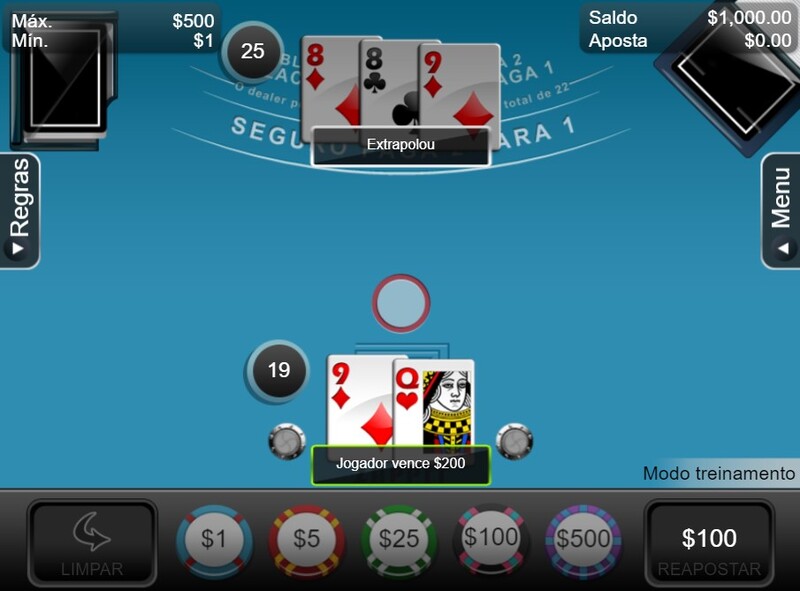This screenshot has width=800, height=591.
Task: Select the black $100 chip
Action: click(491, 539)
